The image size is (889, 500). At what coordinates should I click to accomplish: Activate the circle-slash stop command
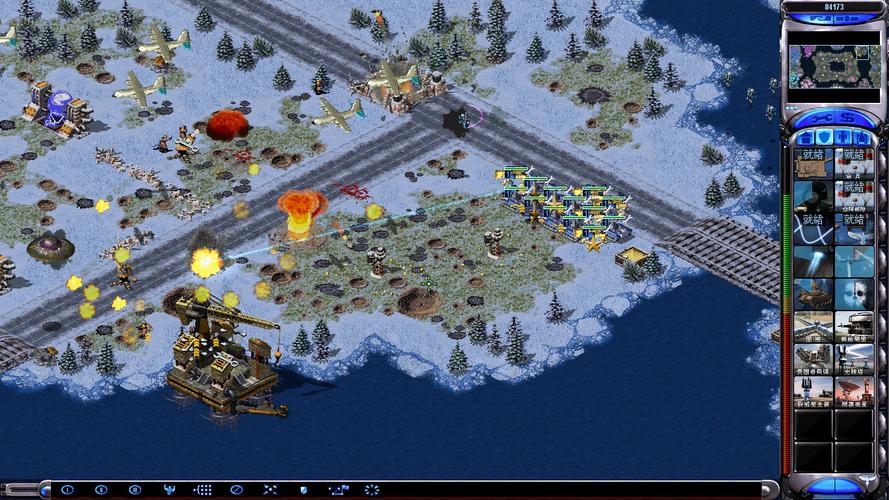(236, 490)
